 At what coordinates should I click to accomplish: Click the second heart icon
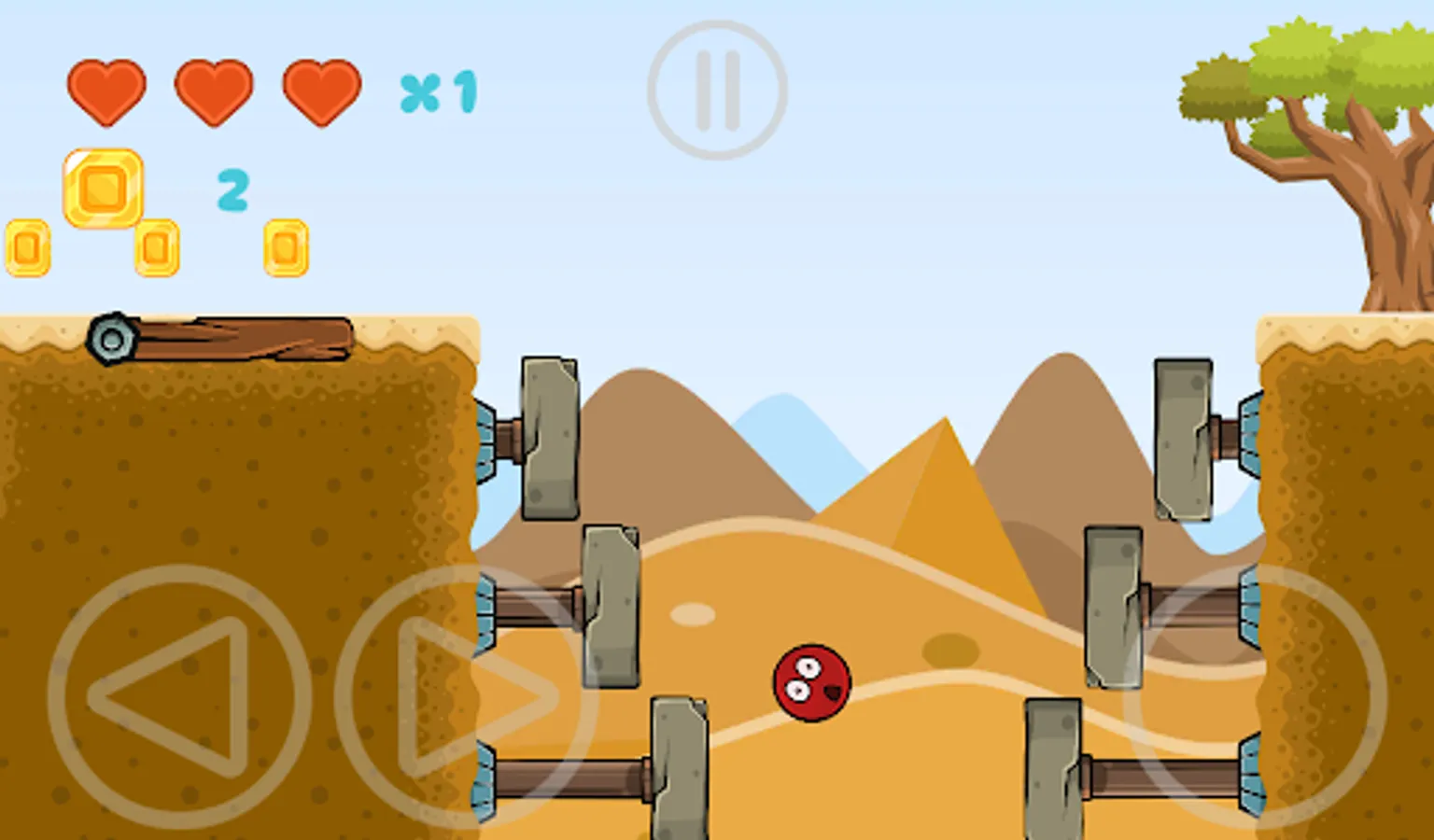213,93
